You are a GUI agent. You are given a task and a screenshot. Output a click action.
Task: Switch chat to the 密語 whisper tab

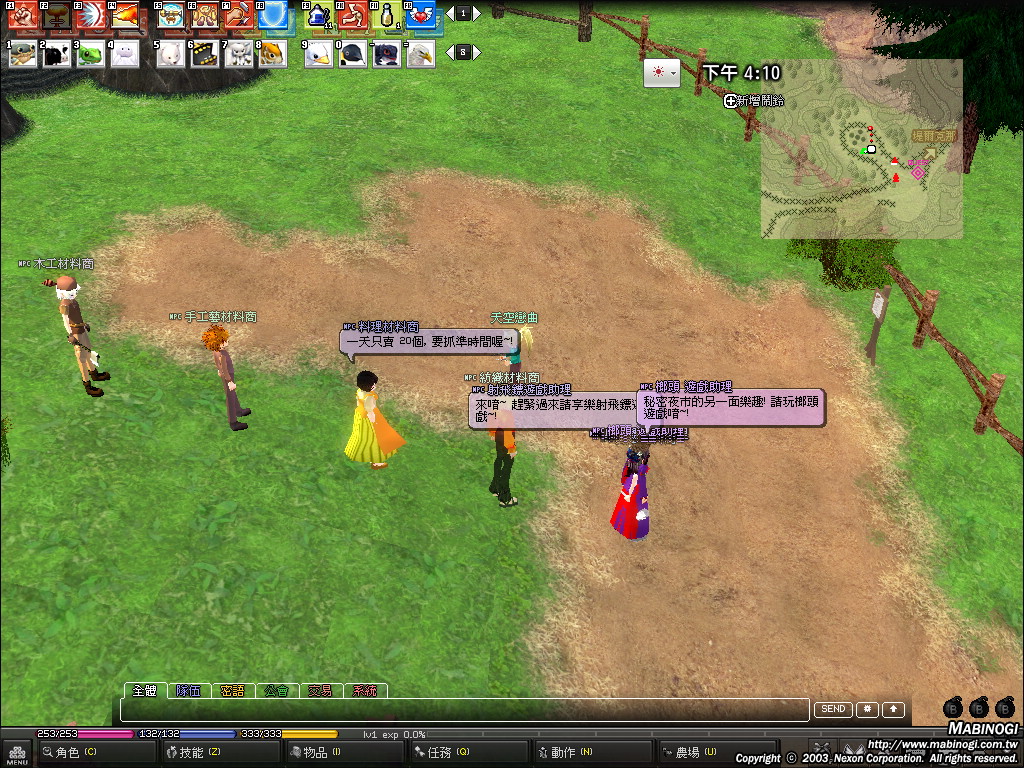(x=232, y=690)
